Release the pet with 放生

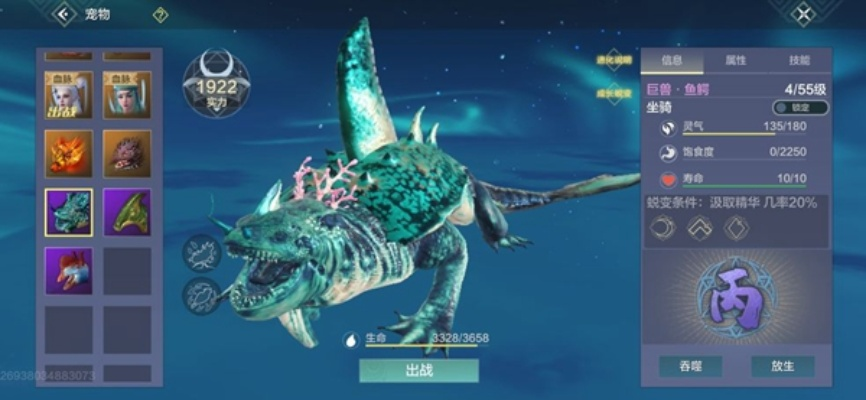(x=783, y=366)
